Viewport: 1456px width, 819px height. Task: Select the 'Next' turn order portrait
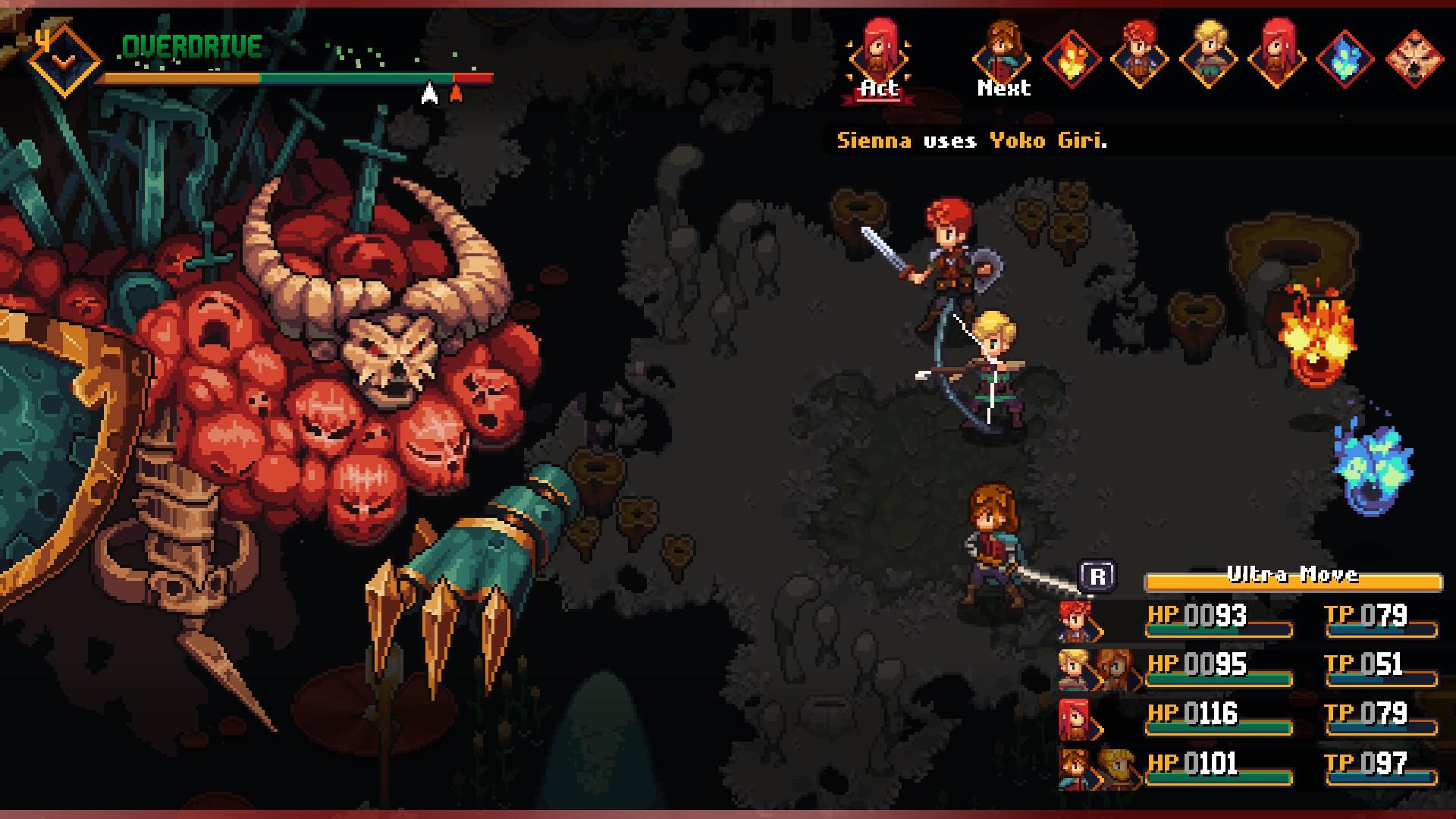1003,56
